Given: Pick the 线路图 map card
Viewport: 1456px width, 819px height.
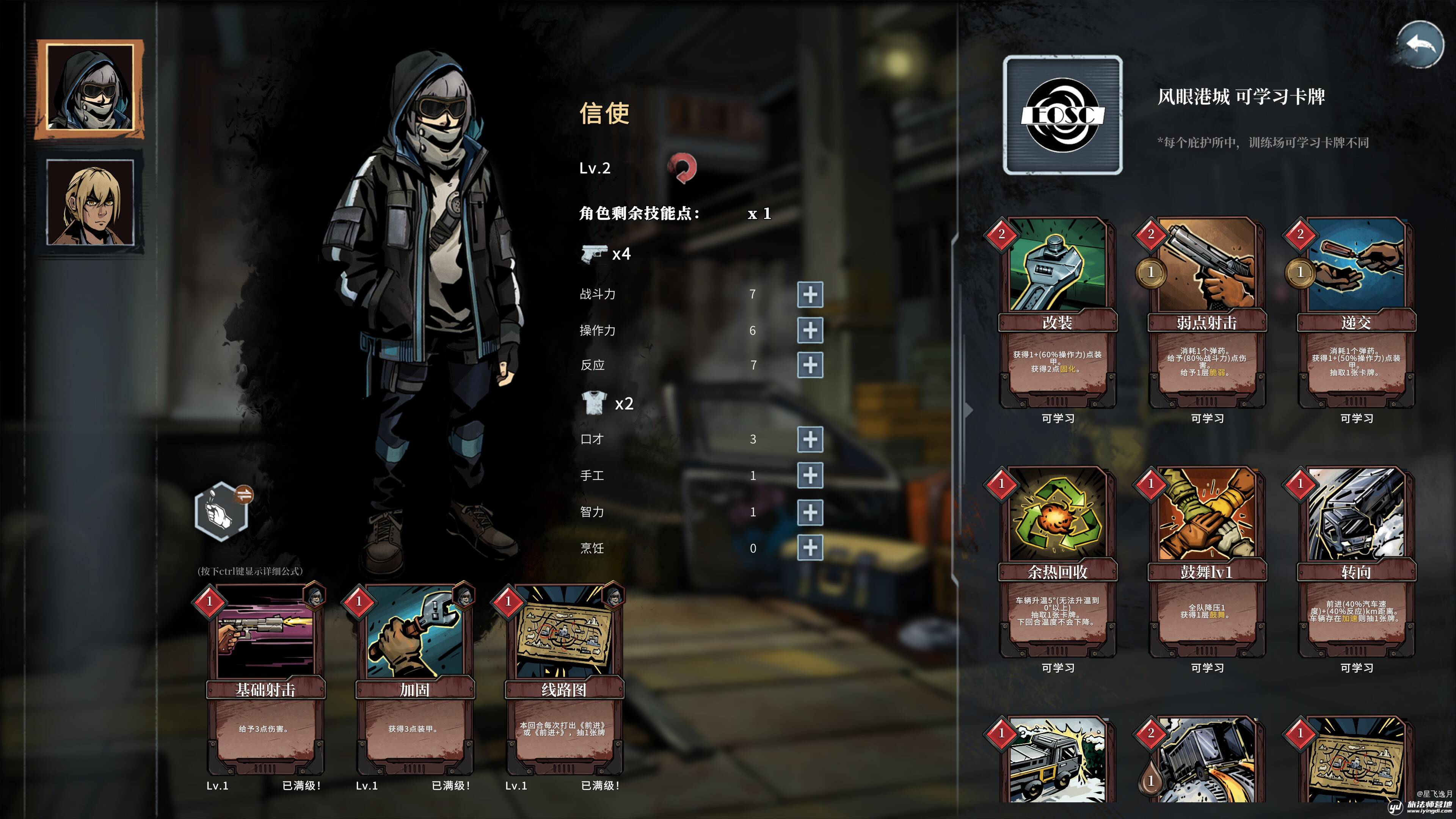Looking at the screenshot, I should point(564,678).
